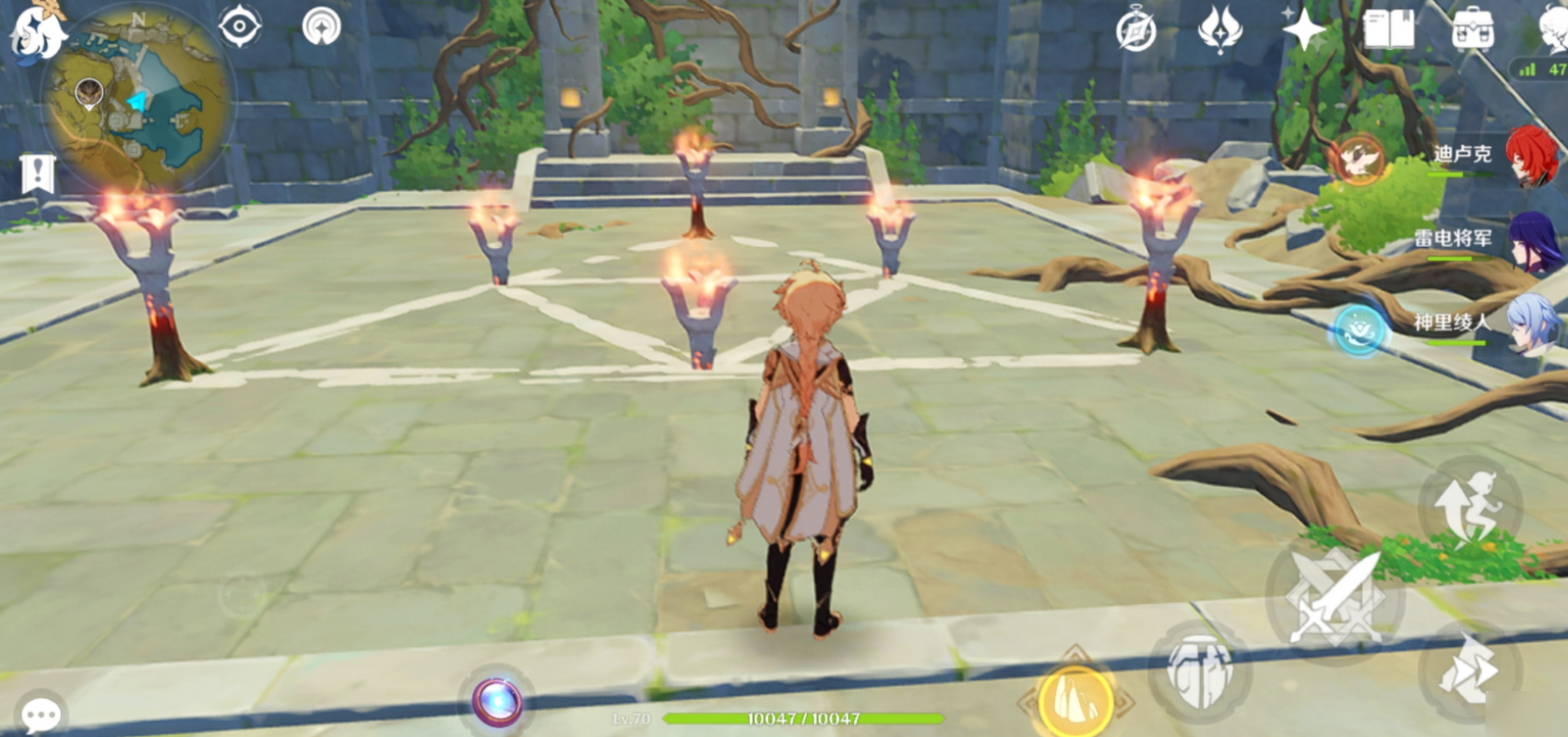The width and height of the screenshot is (1568, 737).
Task: Unleash the yellow Elemental Burst
Action: [x=1075, y=701]
